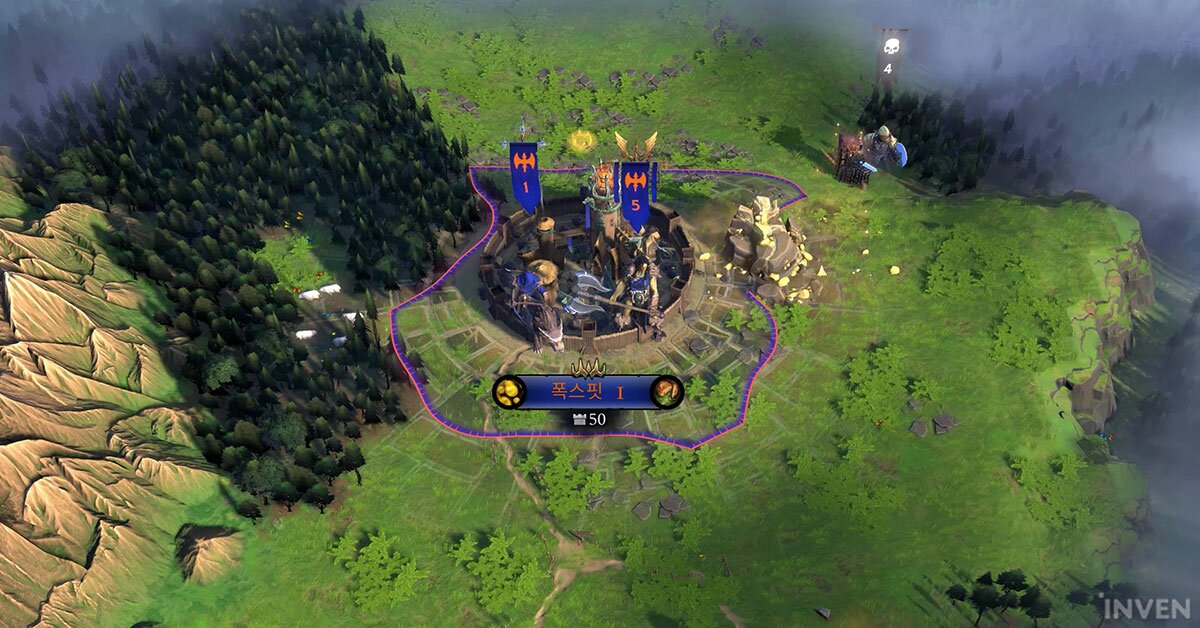This screenshot has width=1200, height=628.
Task: Select the skull banner numbered 4
Action: coord(891,58)
